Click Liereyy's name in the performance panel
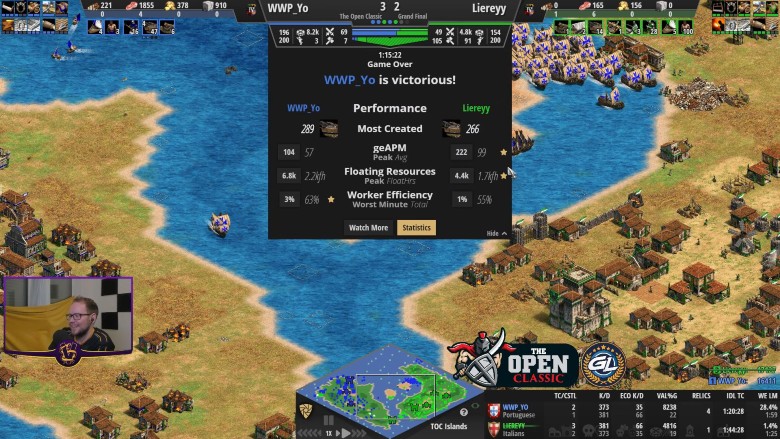 [x=476, y=108]
